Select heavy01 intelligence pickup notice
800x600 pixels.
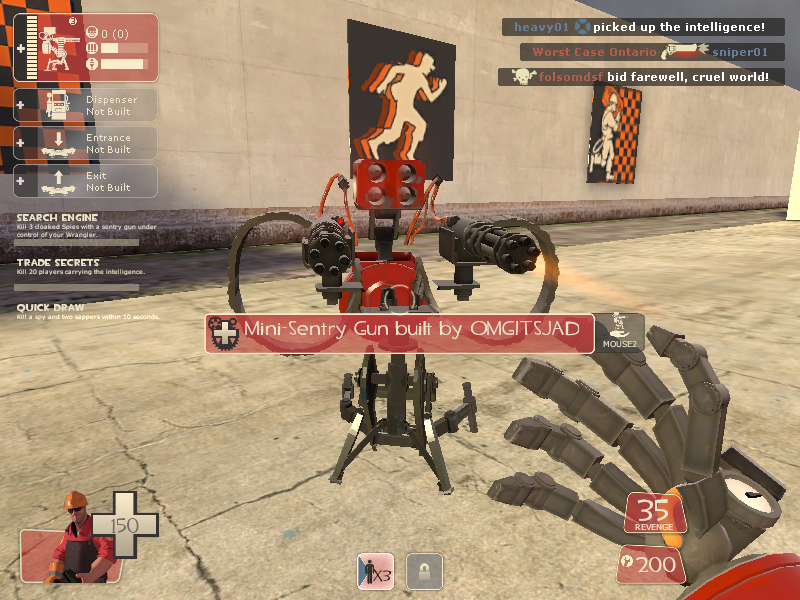(x=639, y=27)
